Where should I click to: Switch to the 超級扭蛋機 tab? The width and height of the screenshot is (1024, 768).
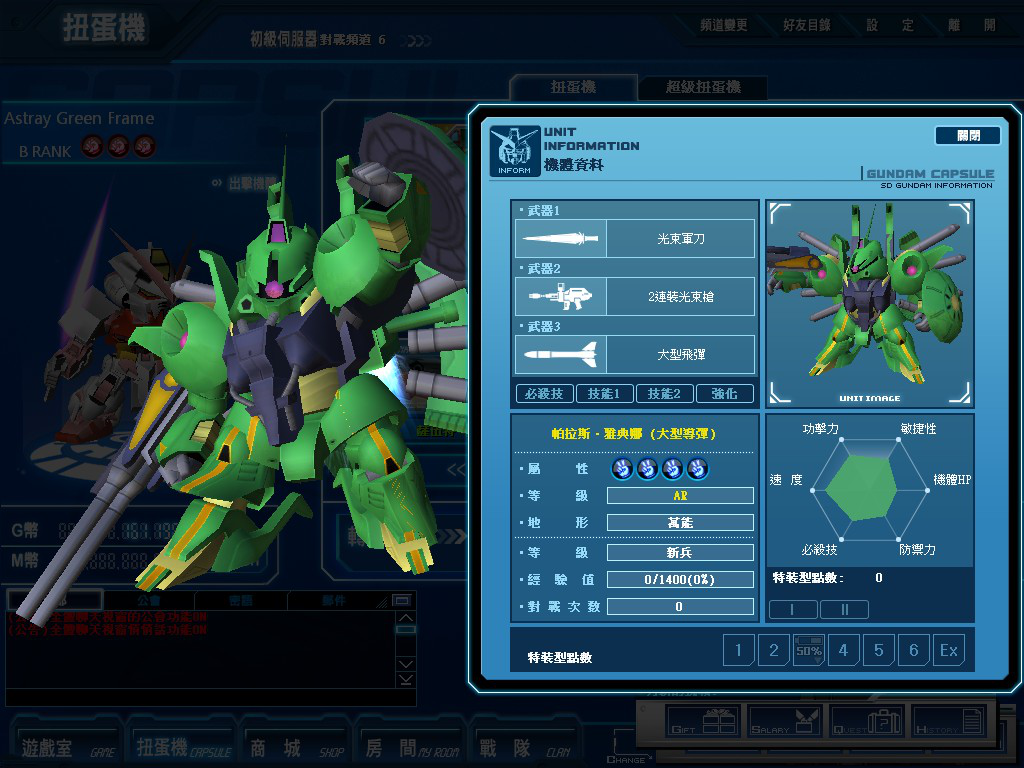pos(703,88)
